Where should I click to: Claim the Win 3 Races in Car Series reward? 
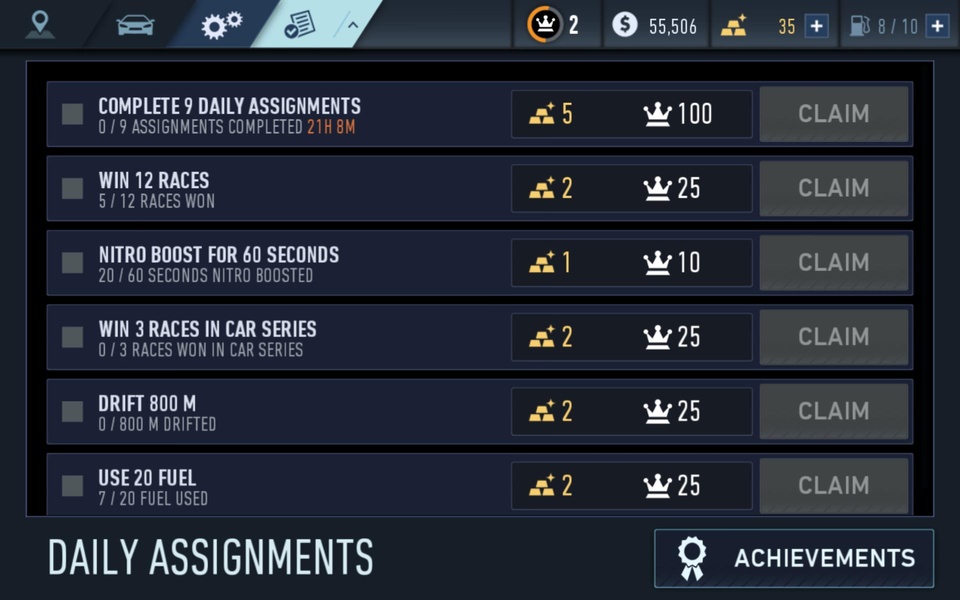point(834,337)
